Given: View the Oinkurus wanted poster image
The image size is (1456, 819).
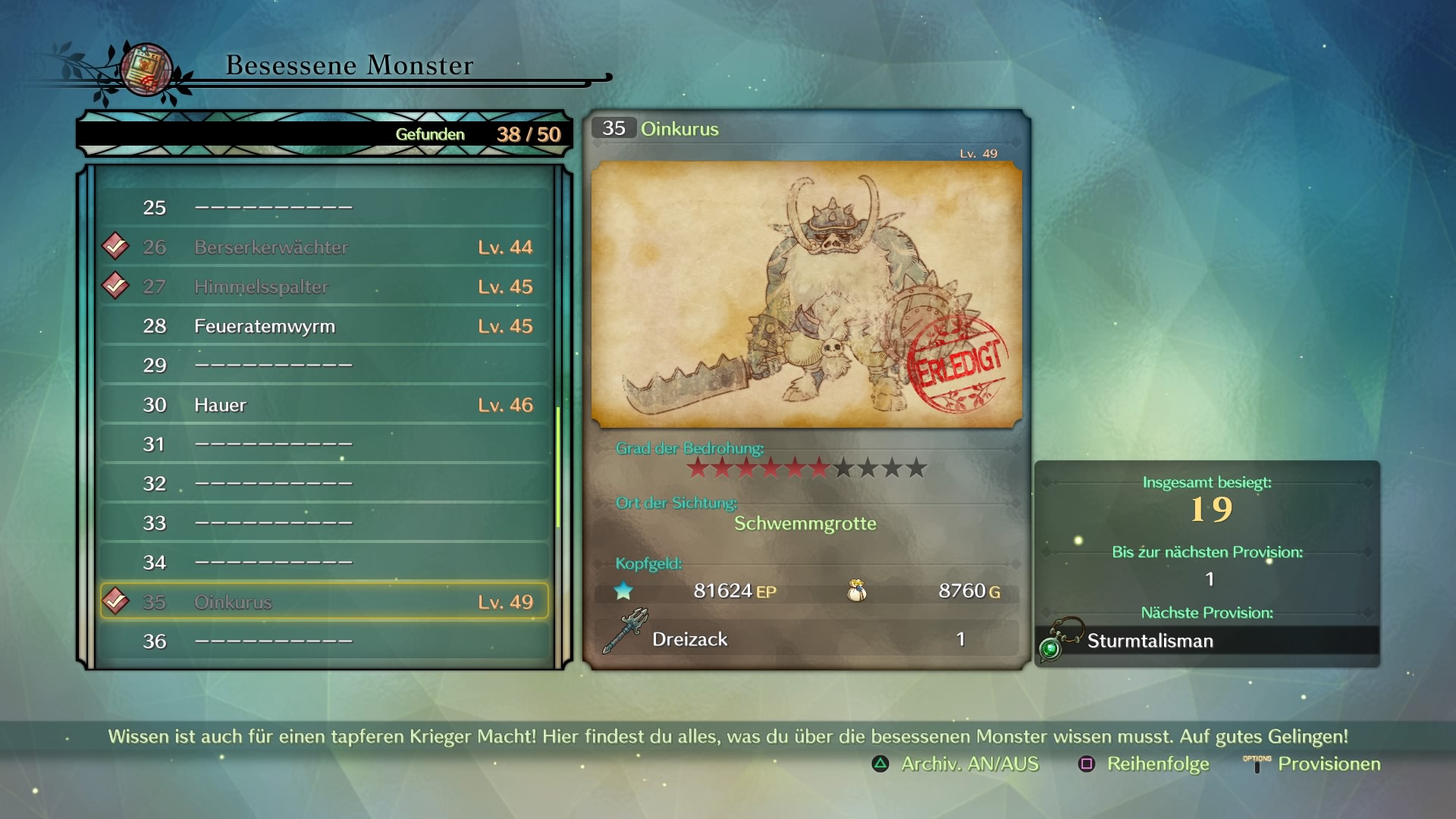Looking at the screenshot, I should (x=806, y=294).
